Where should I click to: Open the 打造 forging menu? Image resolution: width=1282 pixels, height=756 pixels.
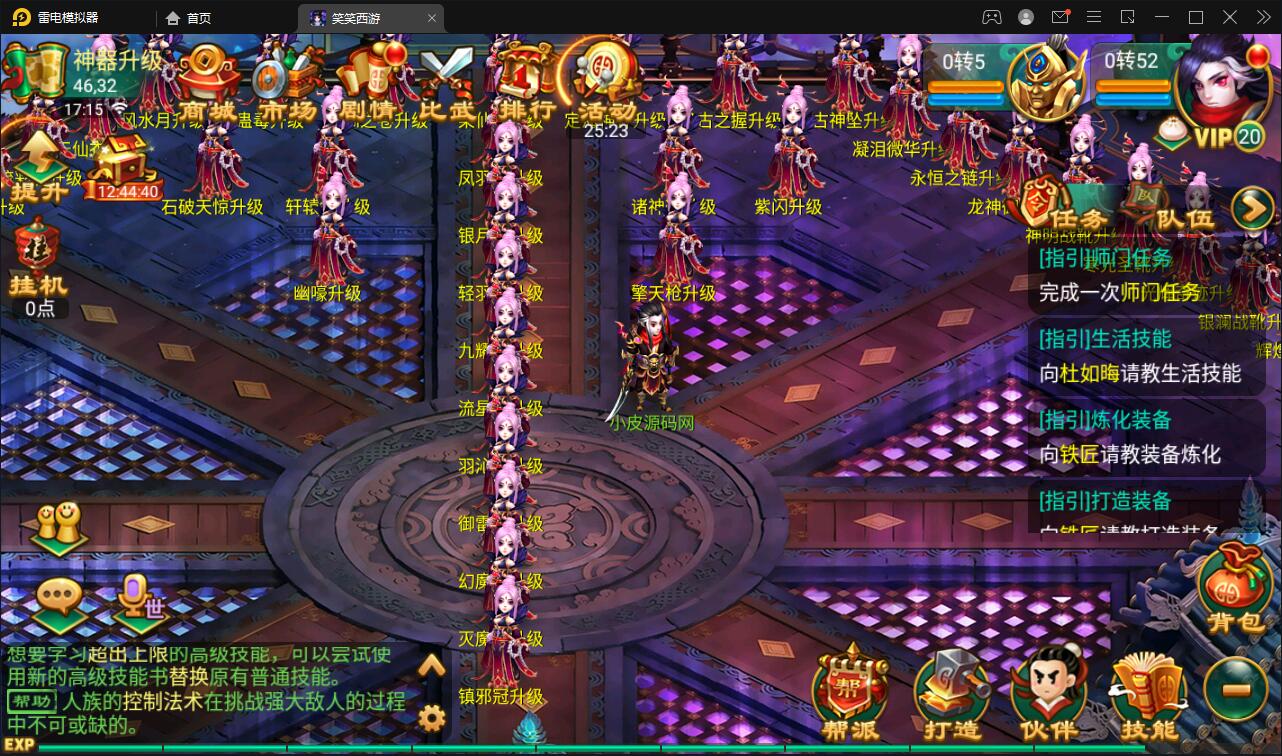tap(951, 694)
